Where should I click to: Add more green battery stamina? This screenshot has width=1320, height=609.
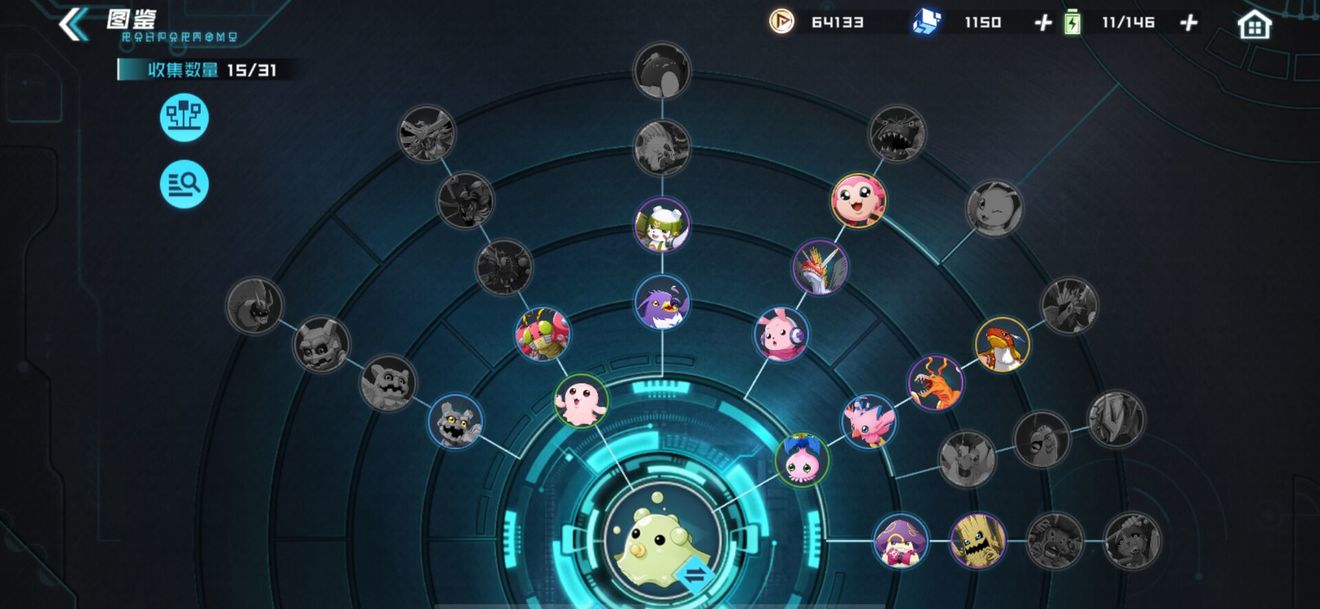1188,23
